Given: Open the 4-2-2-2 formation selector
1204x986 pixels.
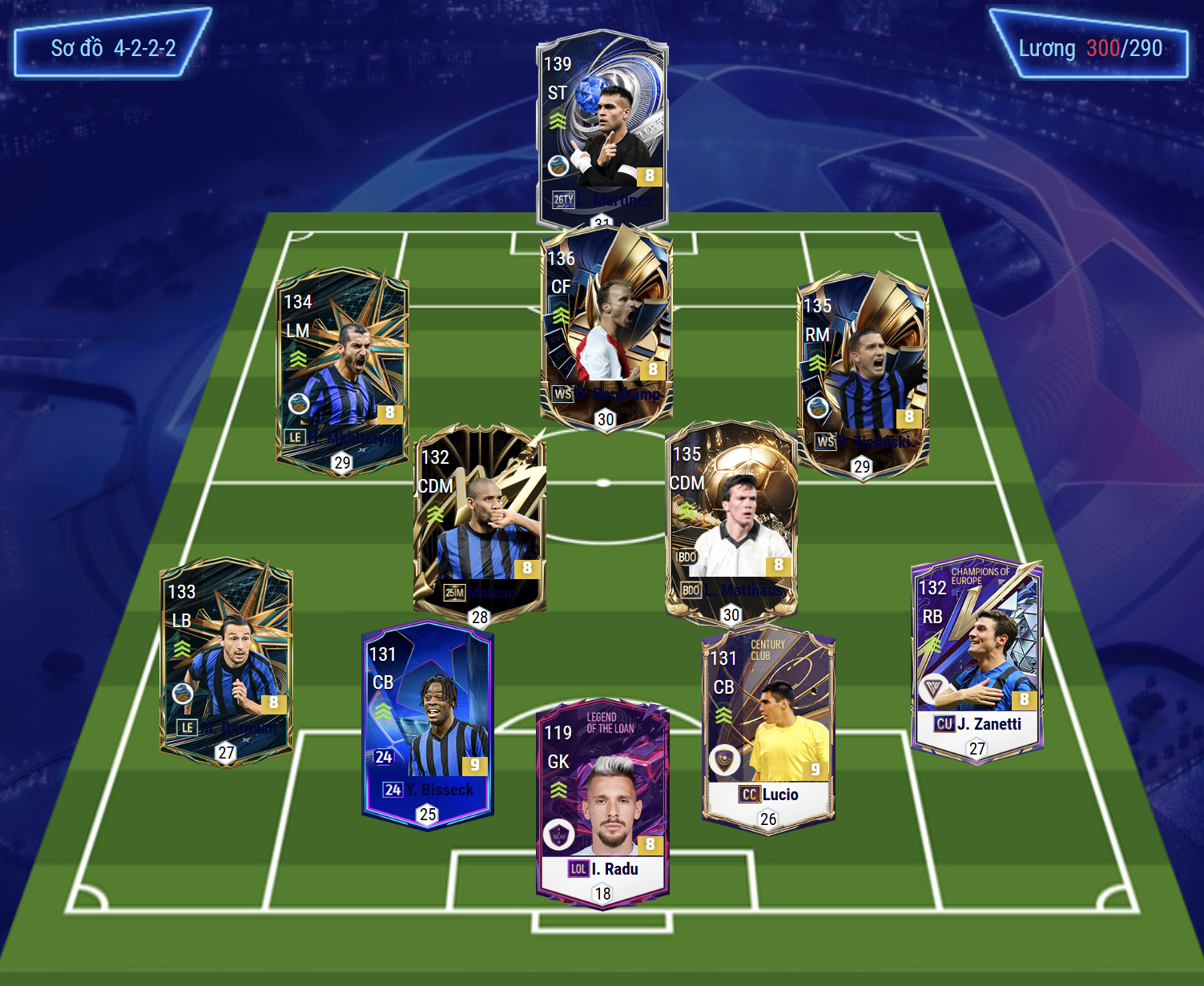Looking at the screenshot, I should click(x=113, y=47).
